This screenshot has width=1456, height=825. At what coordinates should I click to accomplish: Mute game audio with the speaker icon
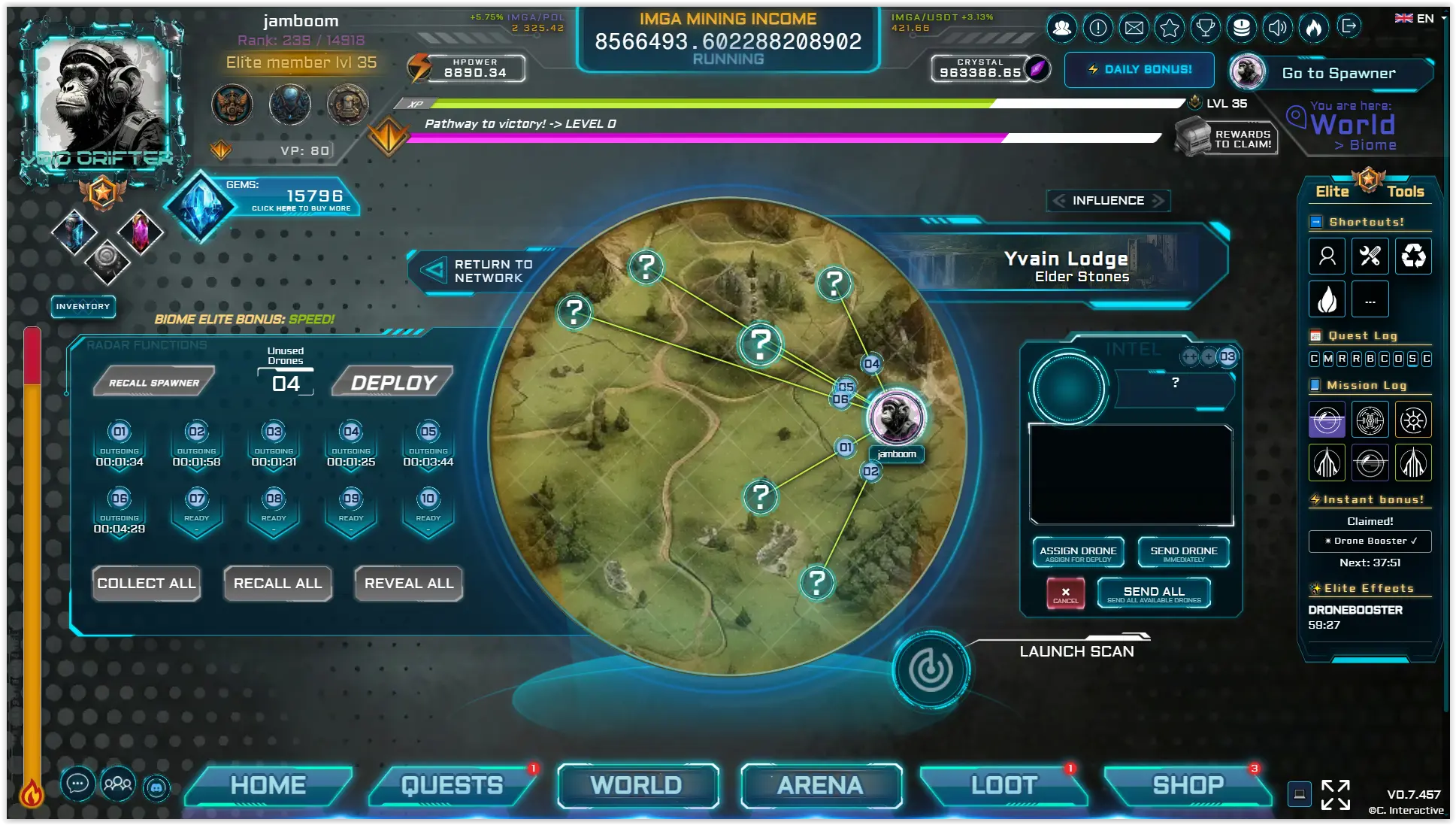click(1279, 28)
